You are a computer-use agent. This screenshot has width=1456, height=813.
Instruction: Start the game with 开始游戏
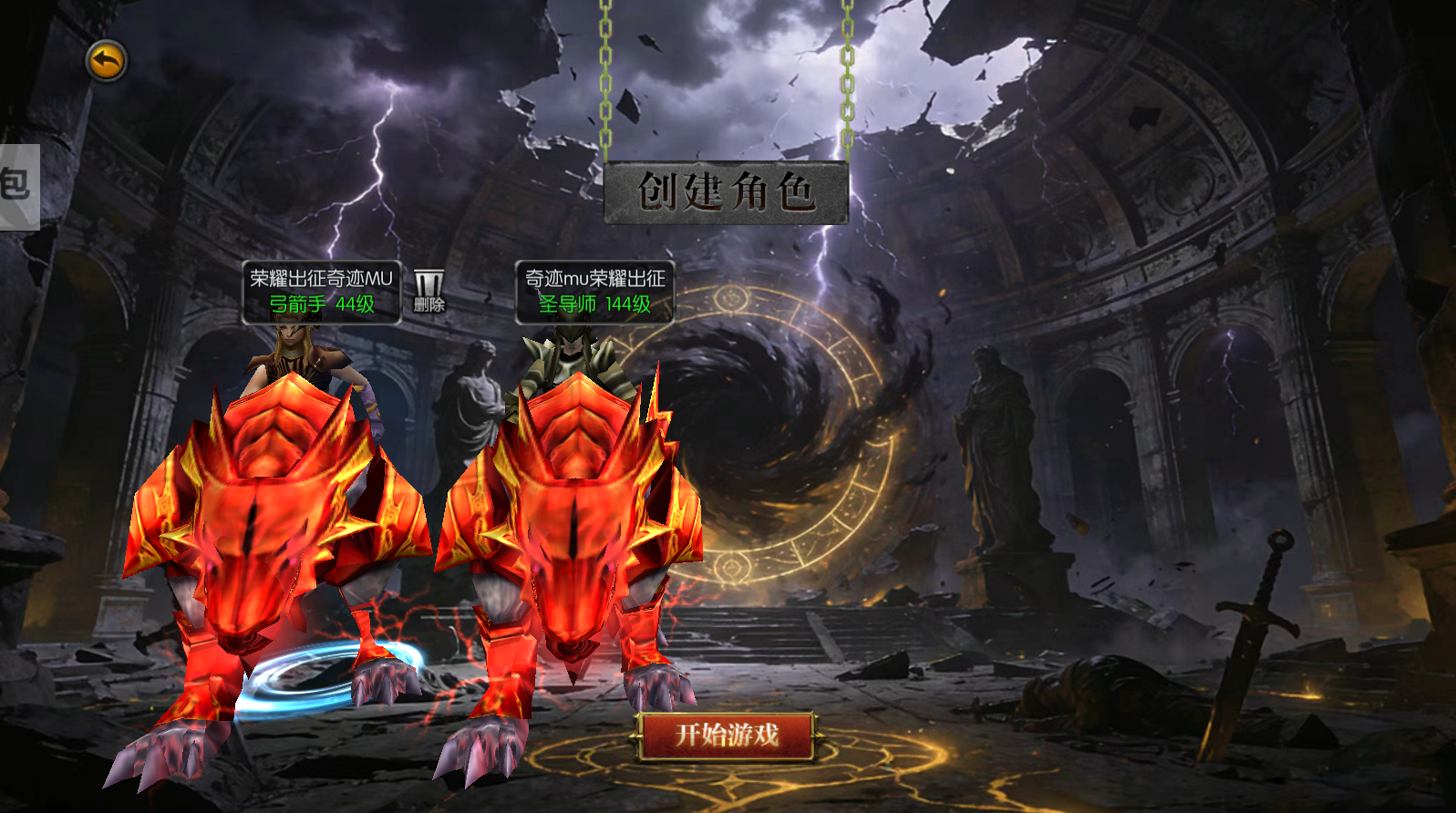click(x=727, y=735)
